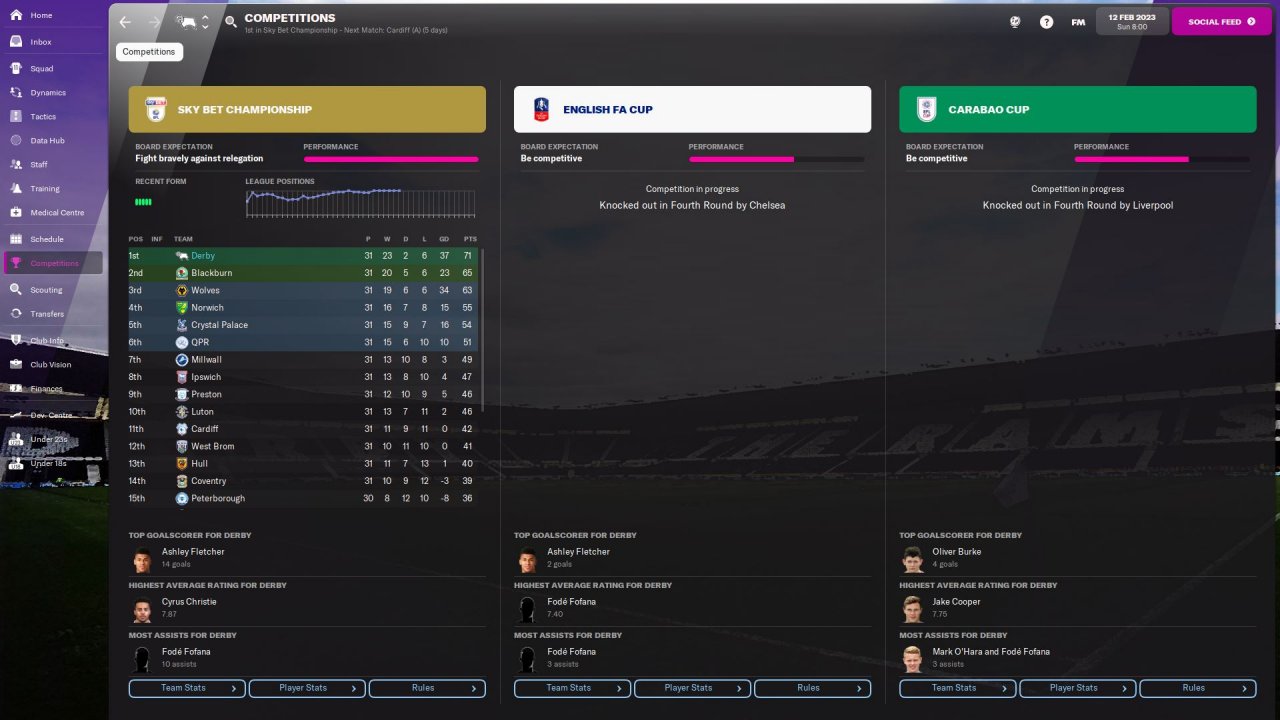The height and width of the screenshot is (720, 1280).
Task: Open the Transfers section
Action: tap(47, 314)
